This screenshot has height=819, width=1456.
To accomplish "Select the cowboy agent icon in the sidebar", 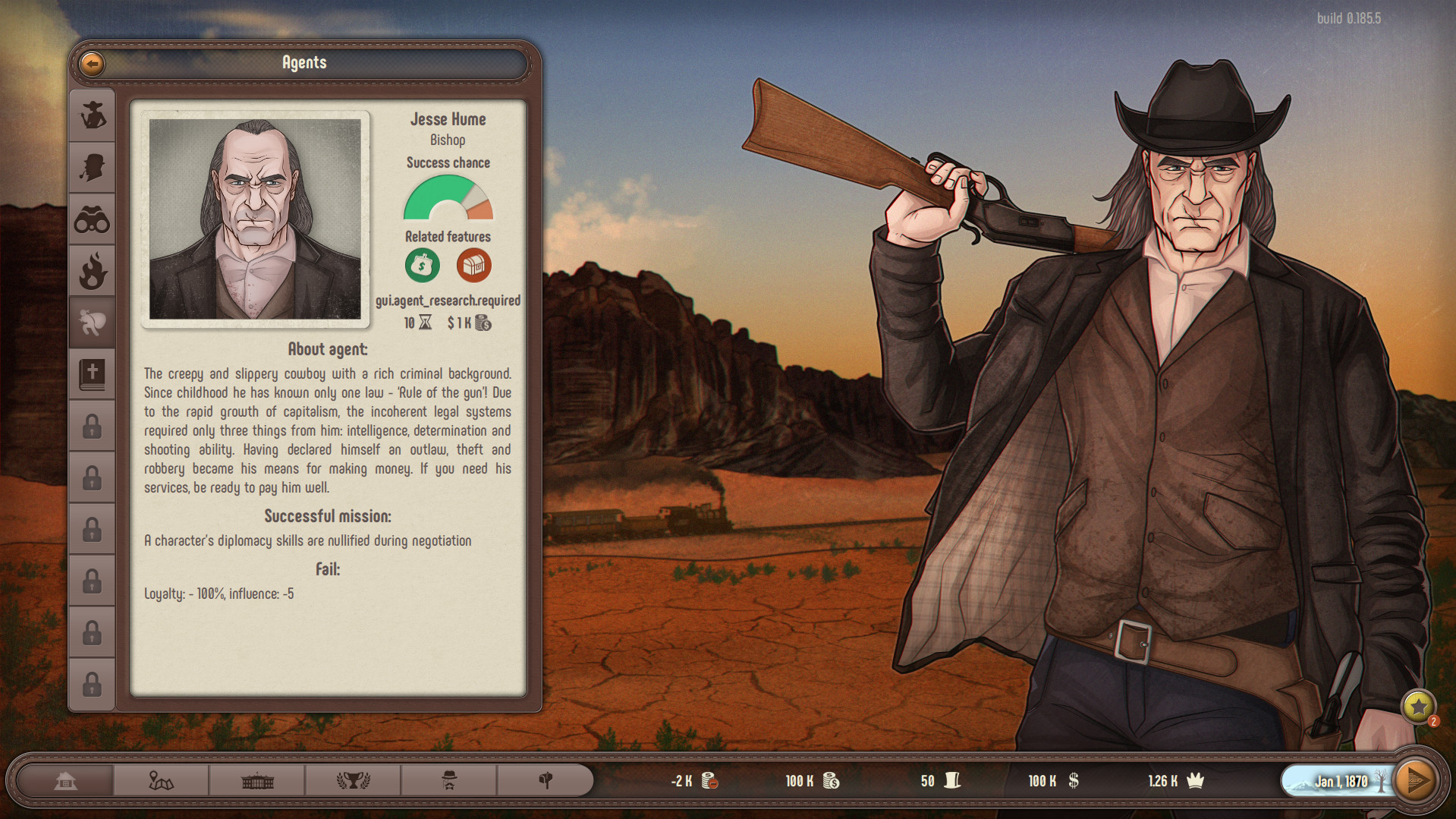I will [92, 115].
